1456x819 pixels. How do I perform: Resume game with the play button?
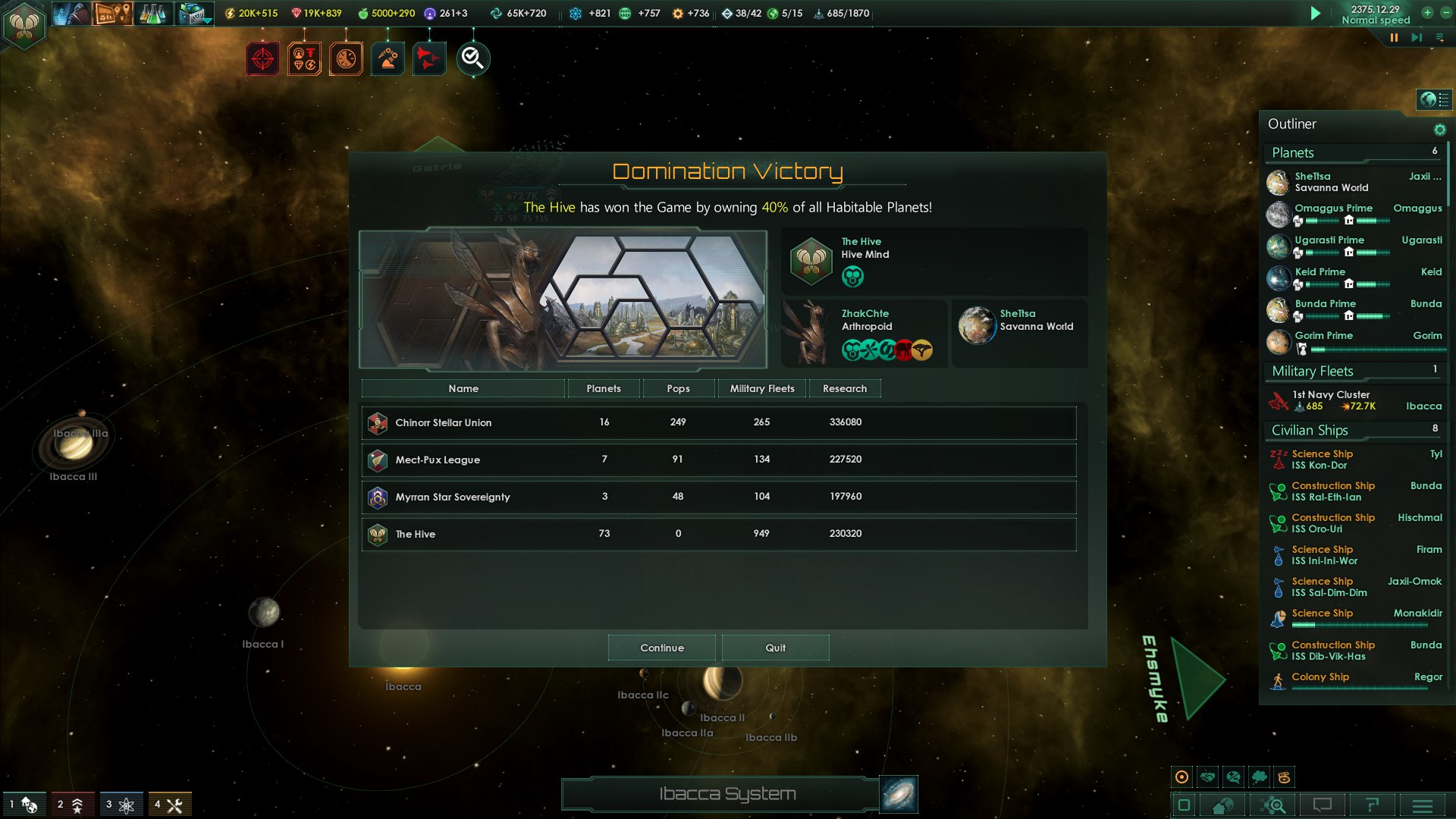click(1316, 13)
